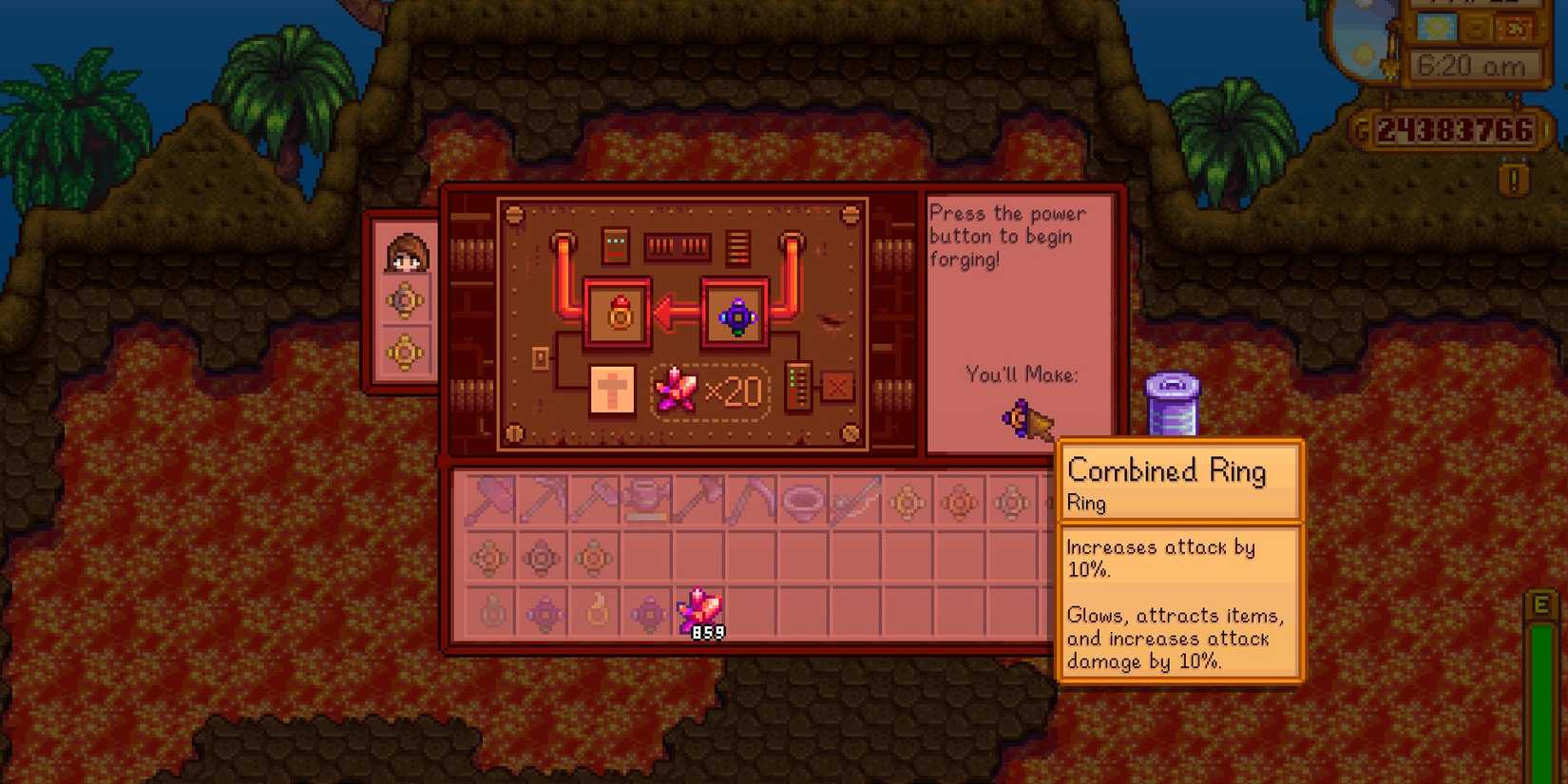Select the equipped ring in the bottom slot
The image size is (1568, 784).
pos(407,352)
